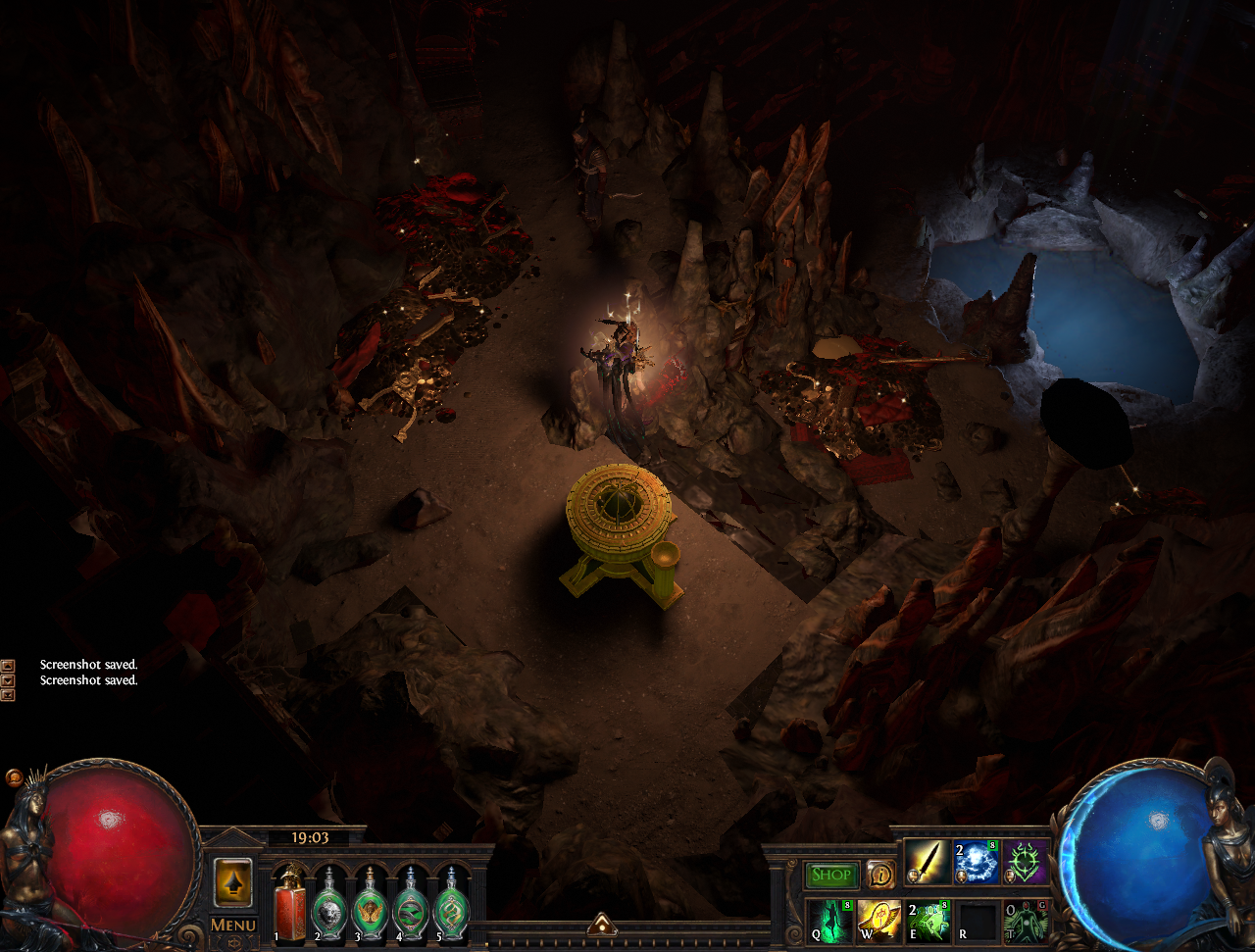Click the golden up-arrow button above Menu
The height and width of the screenshot is (952, 1255).
233,882
